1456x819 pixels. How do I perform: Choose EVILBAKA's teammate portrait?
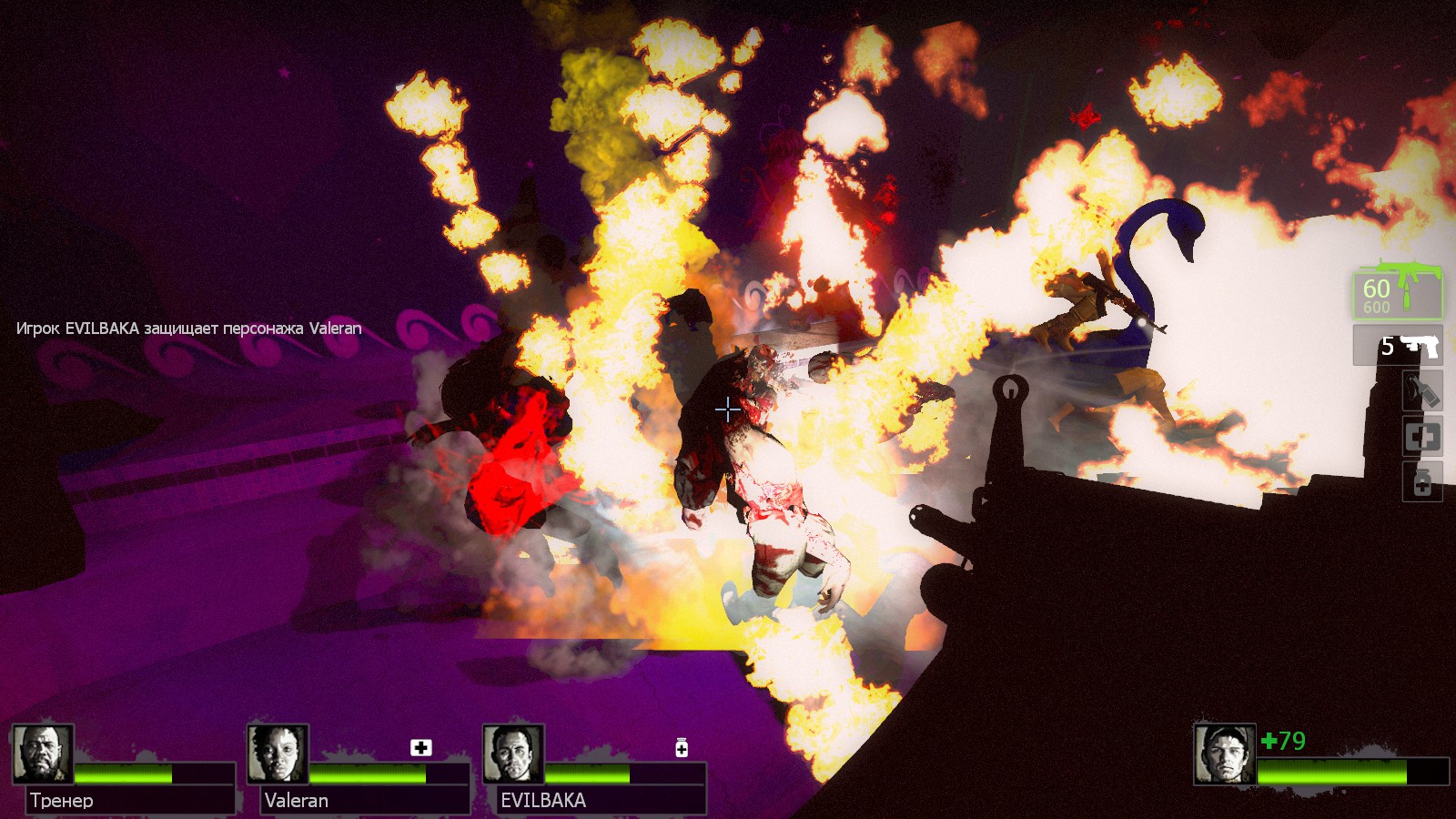(514, 753)
